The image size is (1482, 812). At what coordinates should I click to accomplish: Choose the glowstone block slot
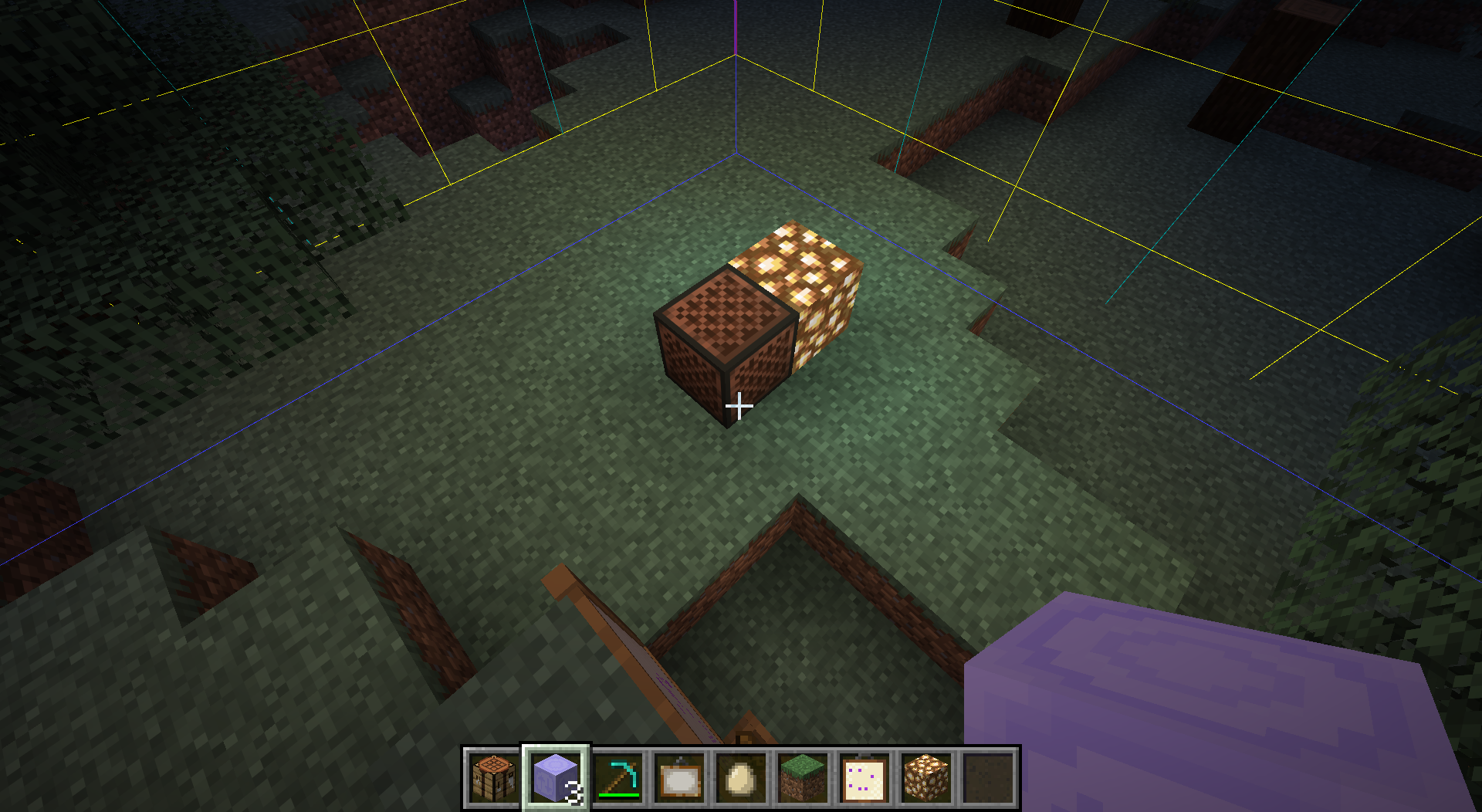tap(926, 777)
